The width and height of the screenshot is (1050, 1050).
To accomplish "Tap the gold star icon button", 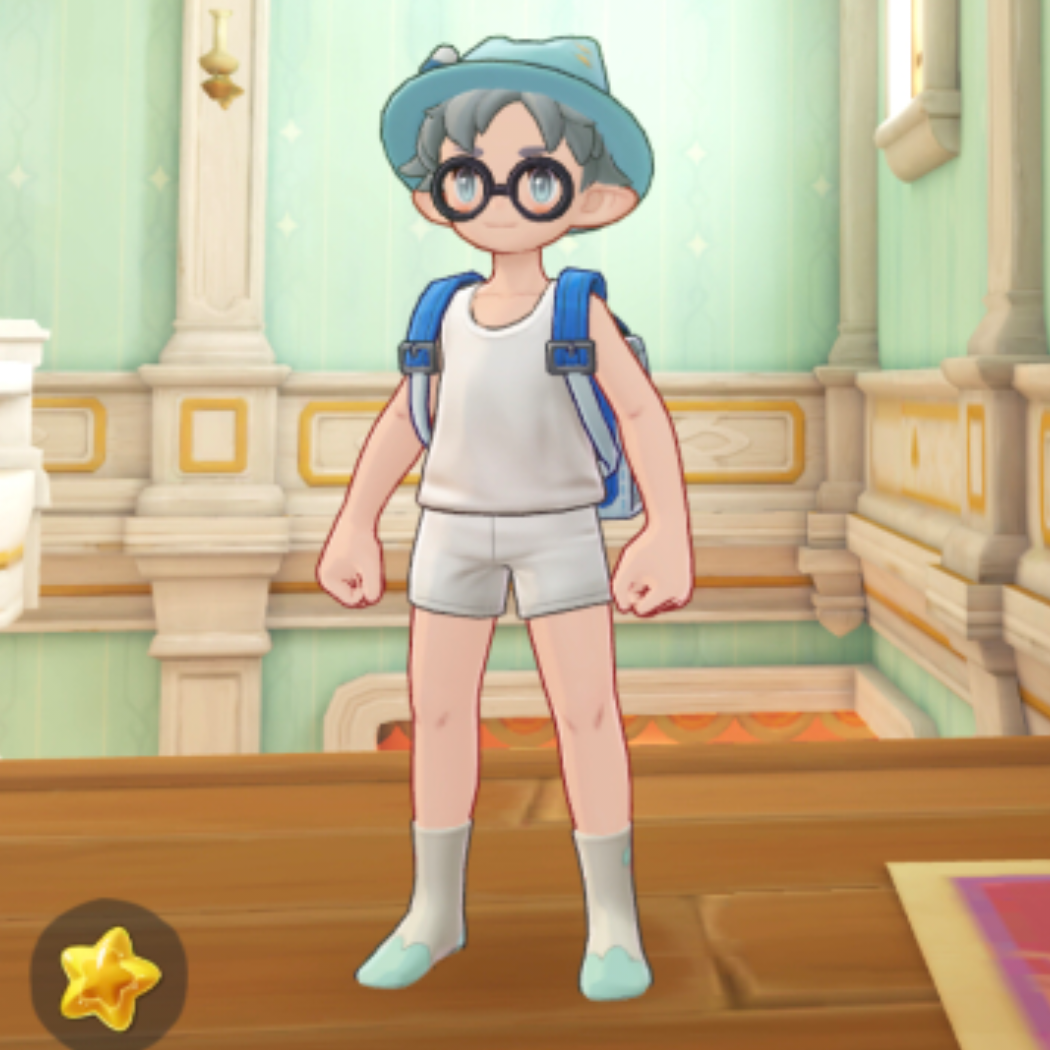I will [x=108, y=975].
